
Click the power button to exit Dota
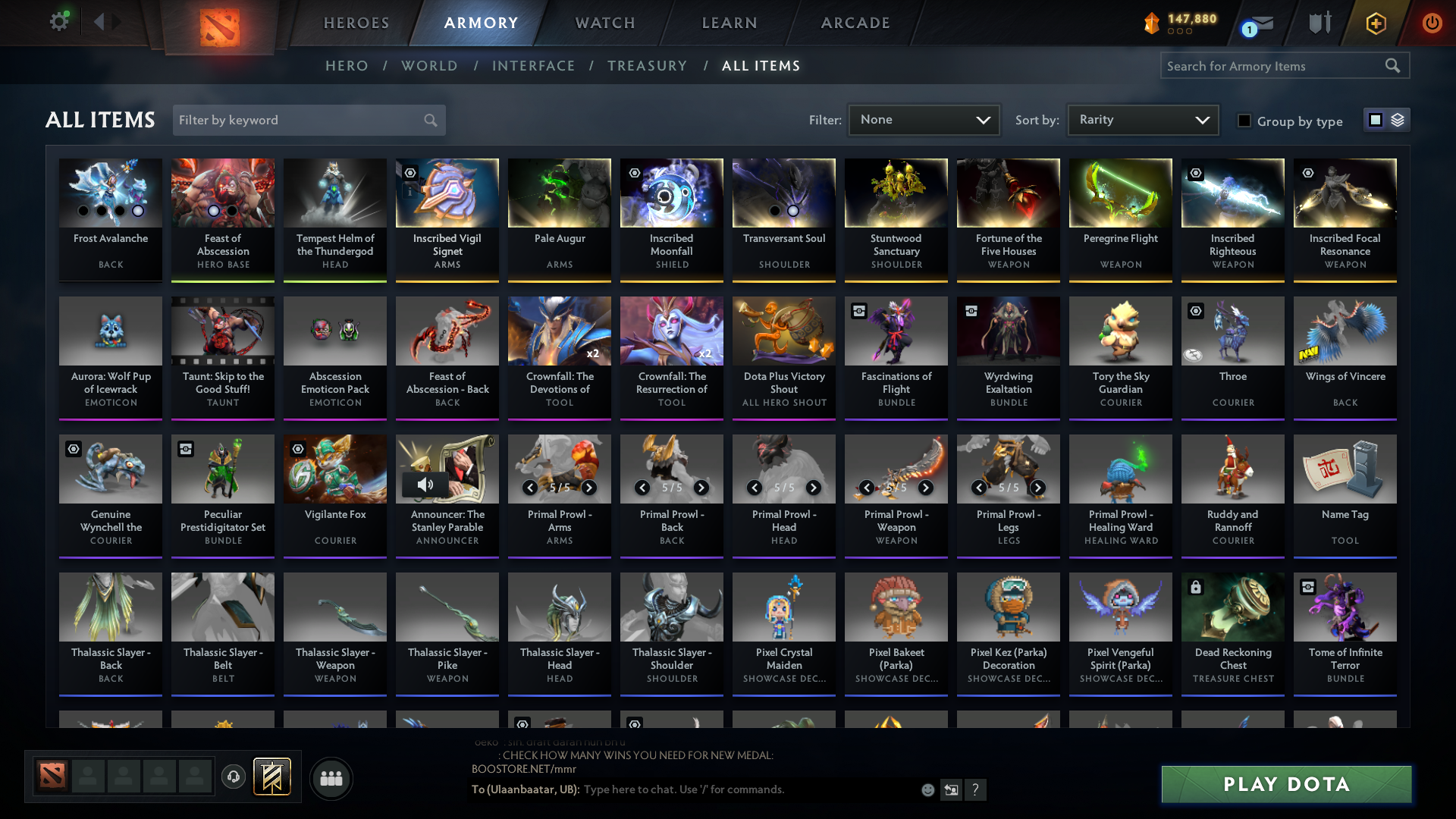point(1432,24)
